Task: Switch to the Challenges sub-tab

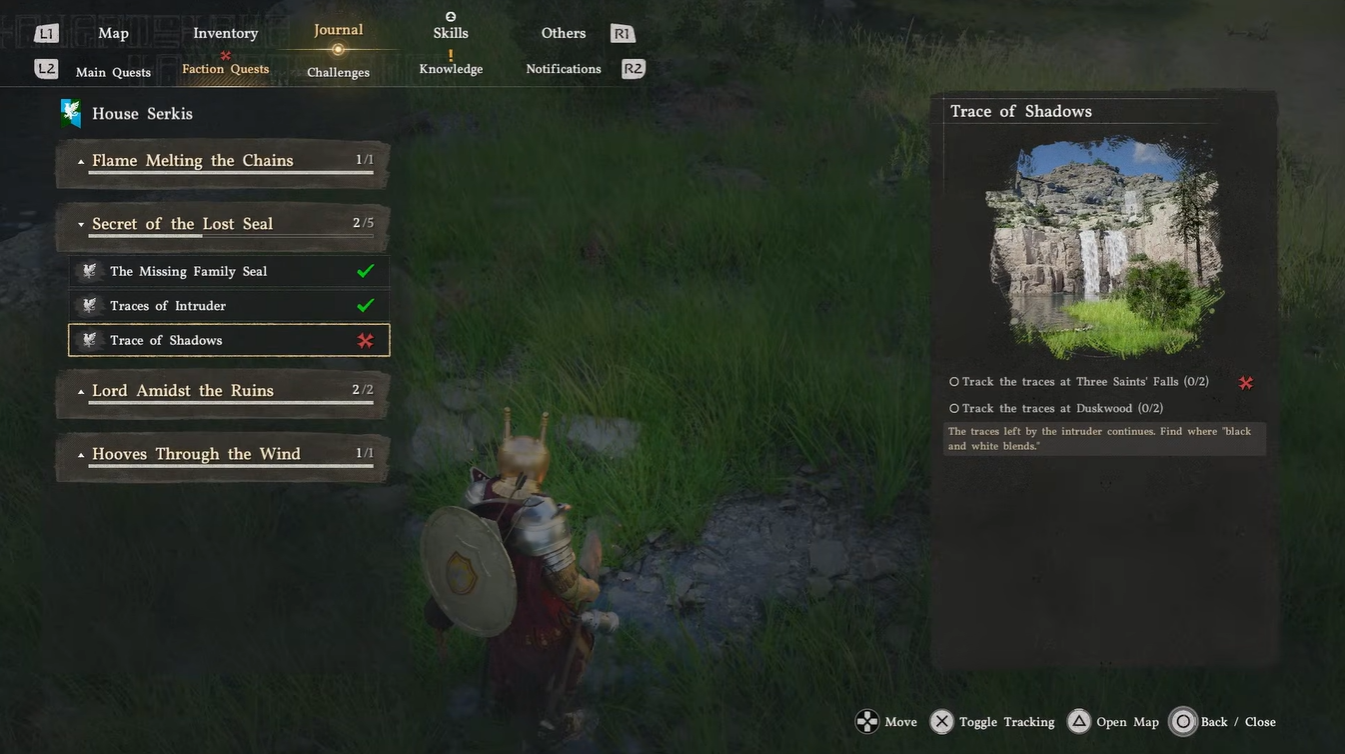Action: point(338,72)
